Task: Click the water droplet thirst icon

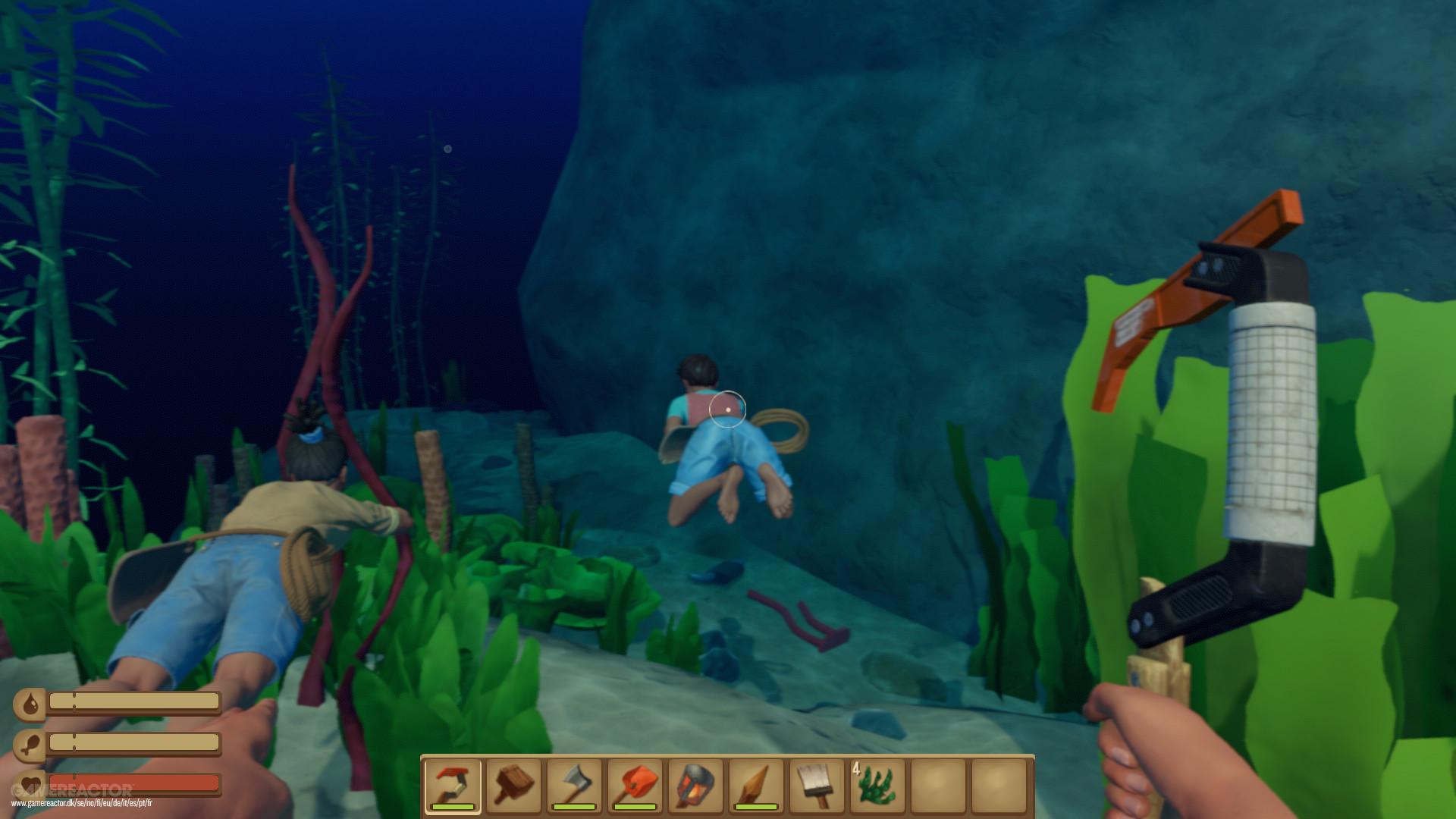Action: click(x=29, y=704)
